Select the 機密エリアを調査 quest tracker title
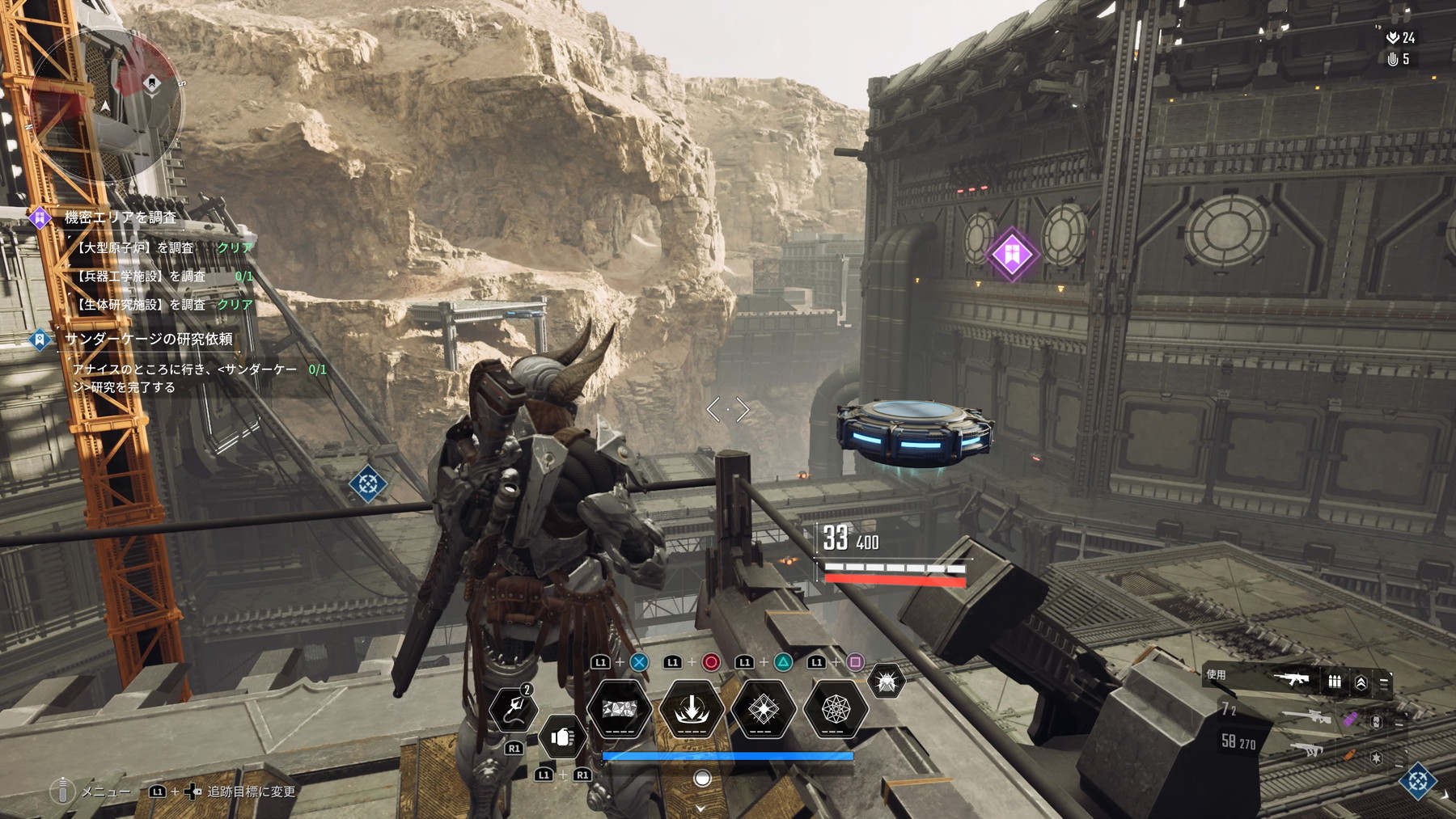 (121, 217)
